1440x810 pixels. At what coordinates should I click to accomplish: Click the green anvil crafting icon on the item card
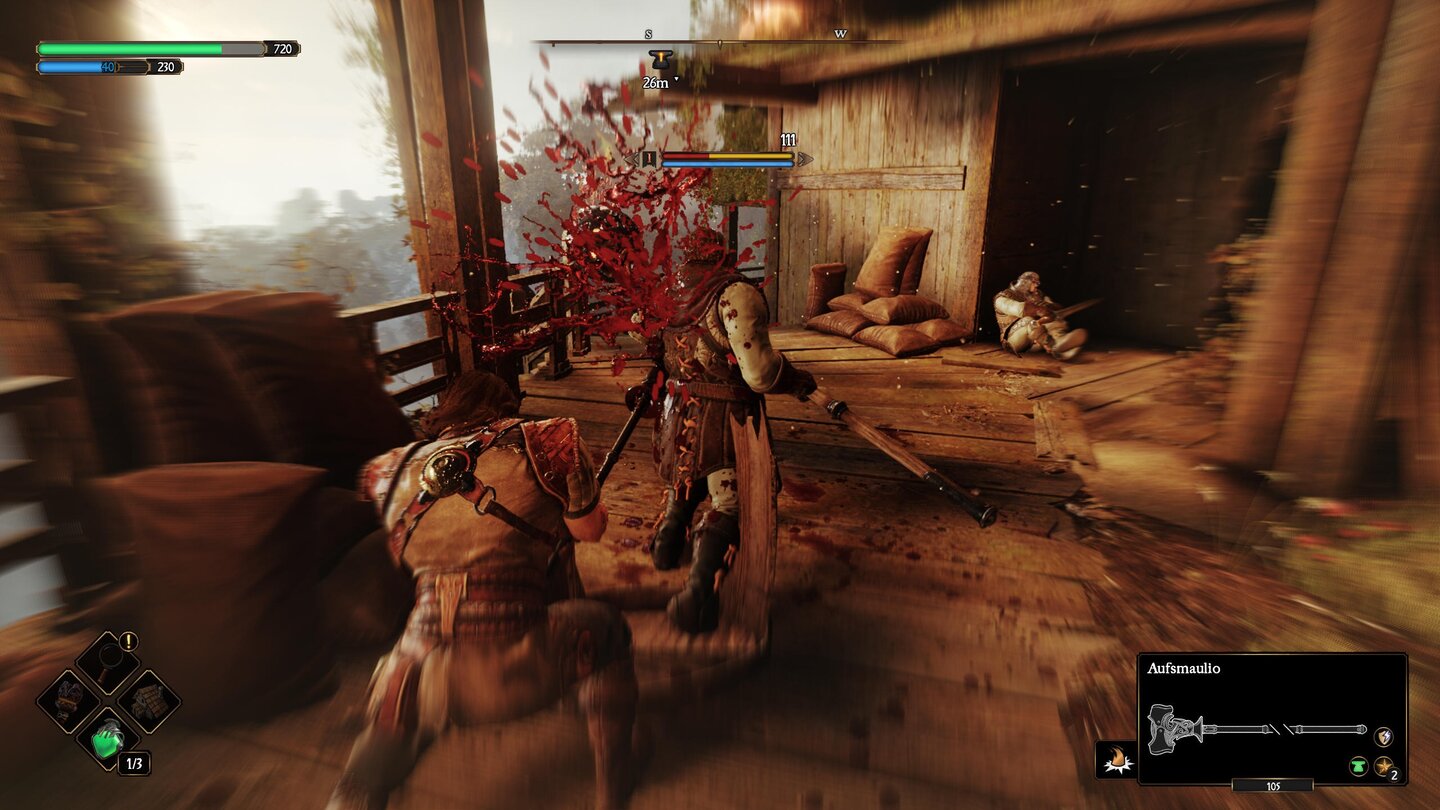tap(1357, 767)
